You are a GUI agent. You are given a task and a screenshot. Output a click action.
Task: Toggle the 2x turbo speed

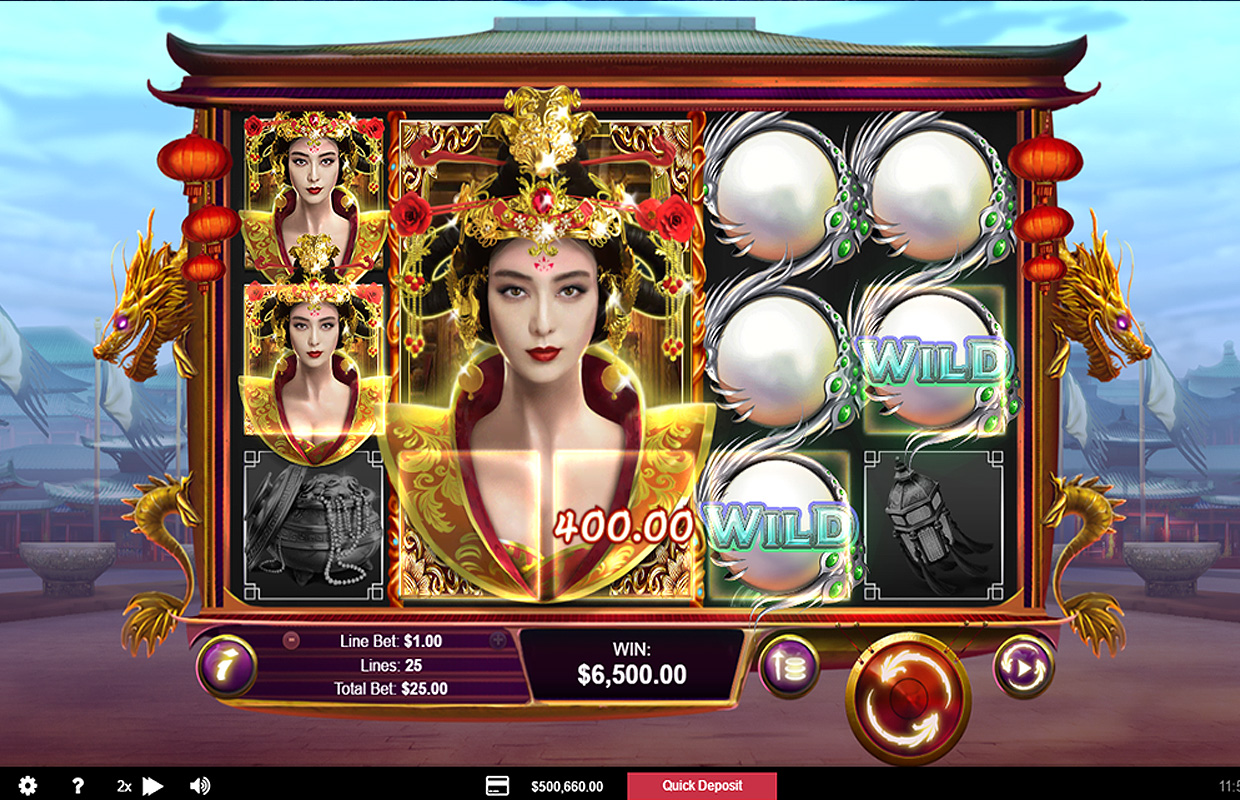point(139,786)
